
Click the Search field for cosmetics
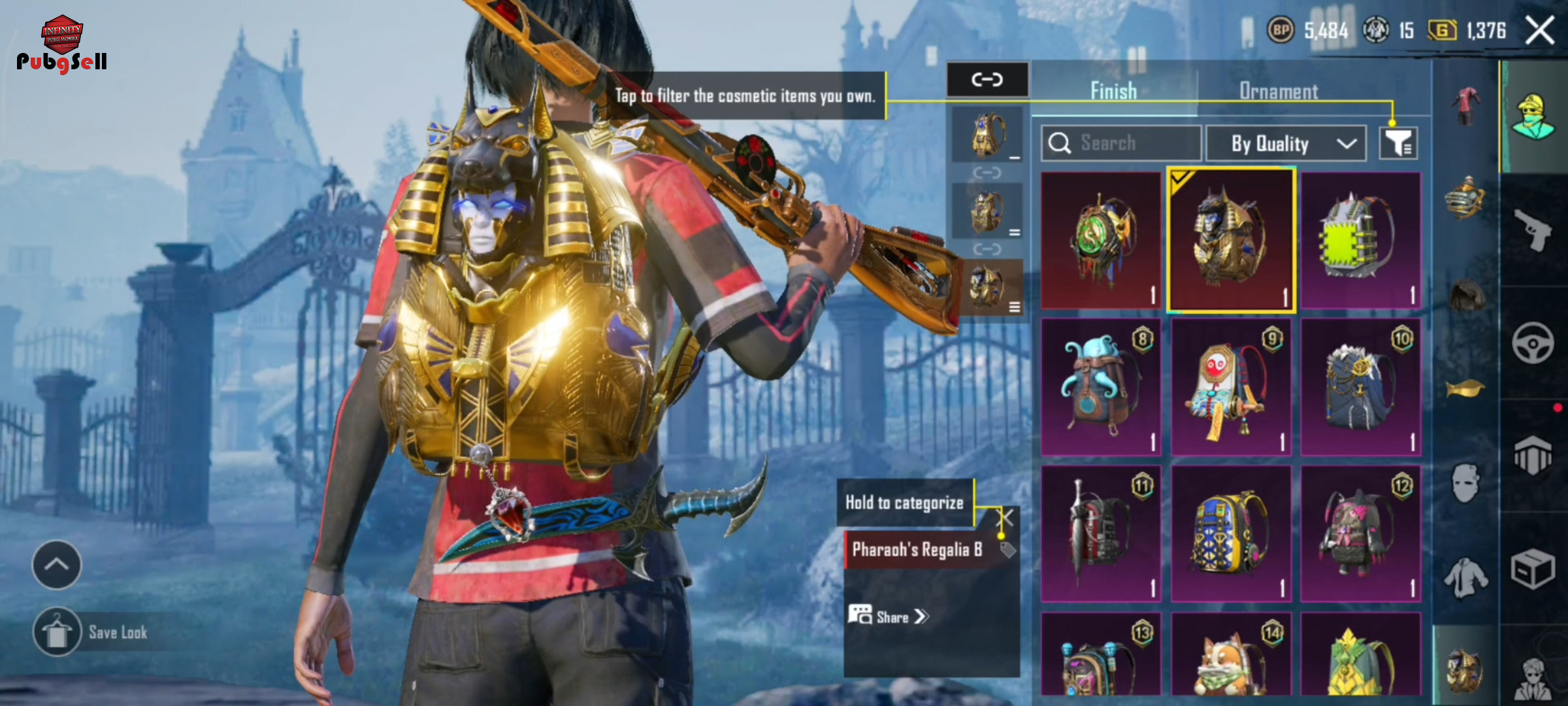click(1121, 143)
